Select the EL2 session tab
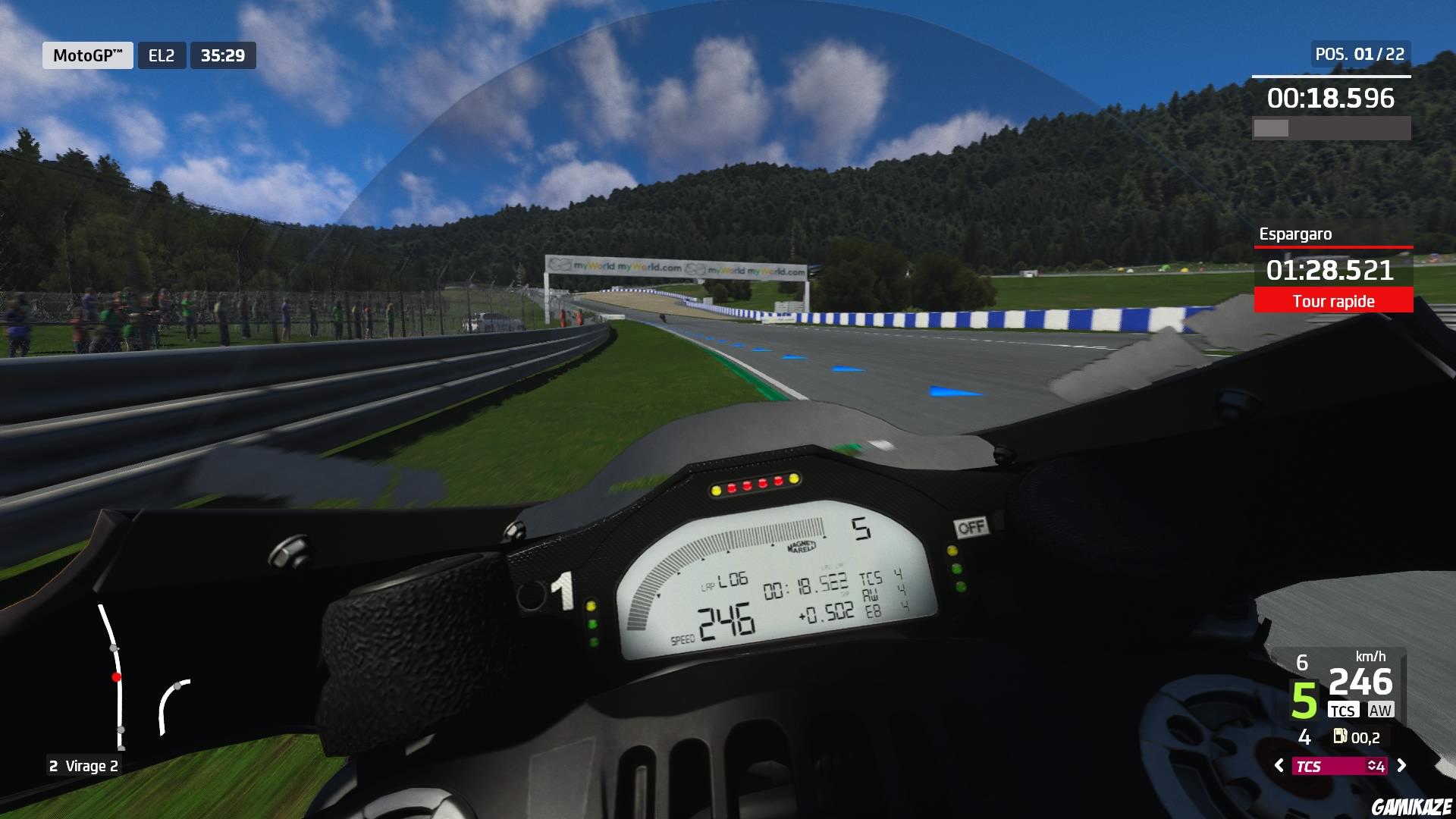 (x=160, y=55)
